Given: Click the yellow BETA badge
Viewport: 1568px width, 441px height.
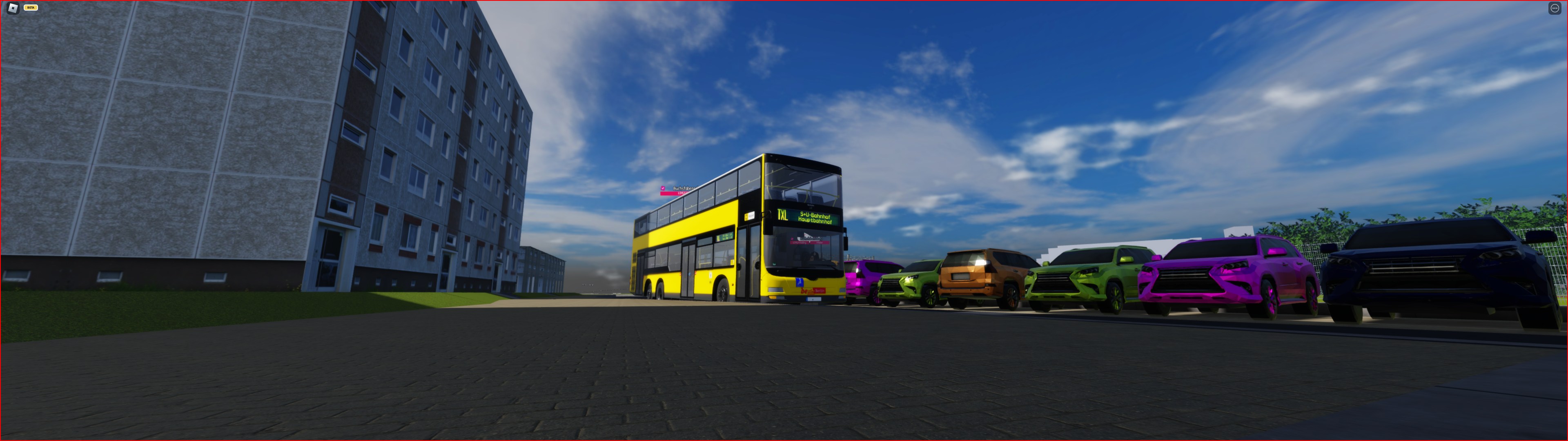Looking at the screenshot, I should tap(31, 8).
